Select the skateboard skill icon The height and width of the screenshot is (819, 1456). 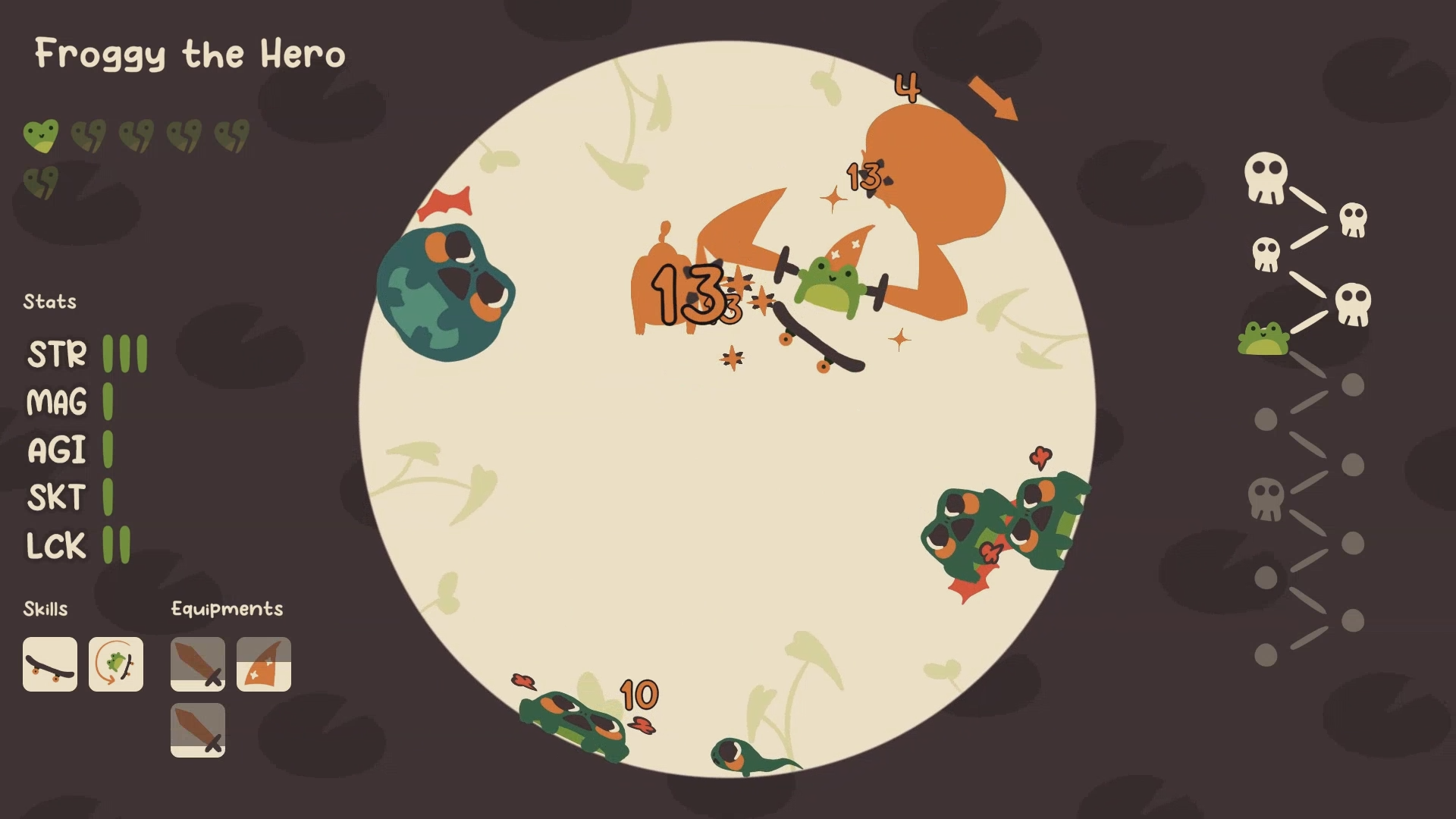[x=50, y=665]
